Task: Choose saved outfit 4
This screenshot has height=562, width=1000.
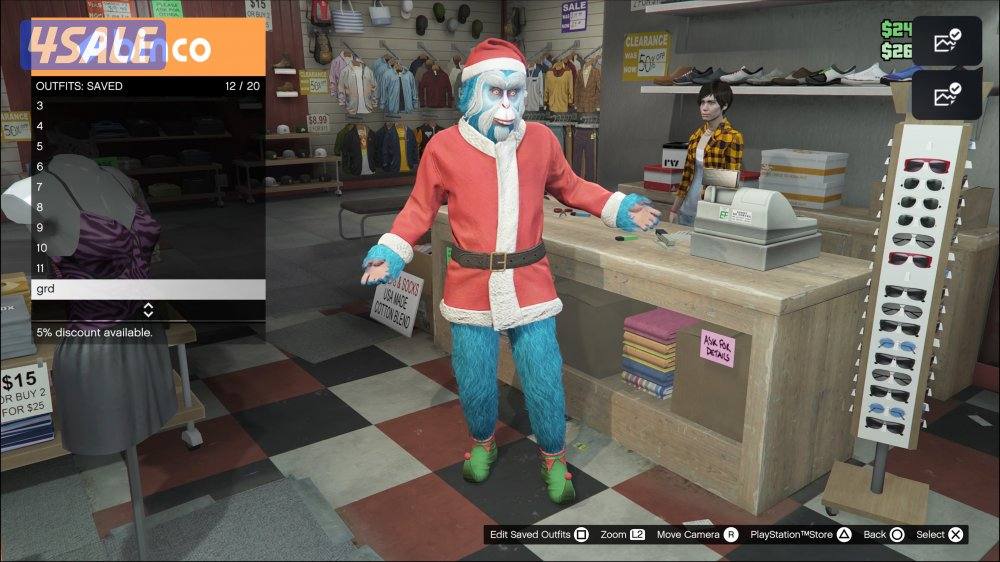Action: click(148, 126)
